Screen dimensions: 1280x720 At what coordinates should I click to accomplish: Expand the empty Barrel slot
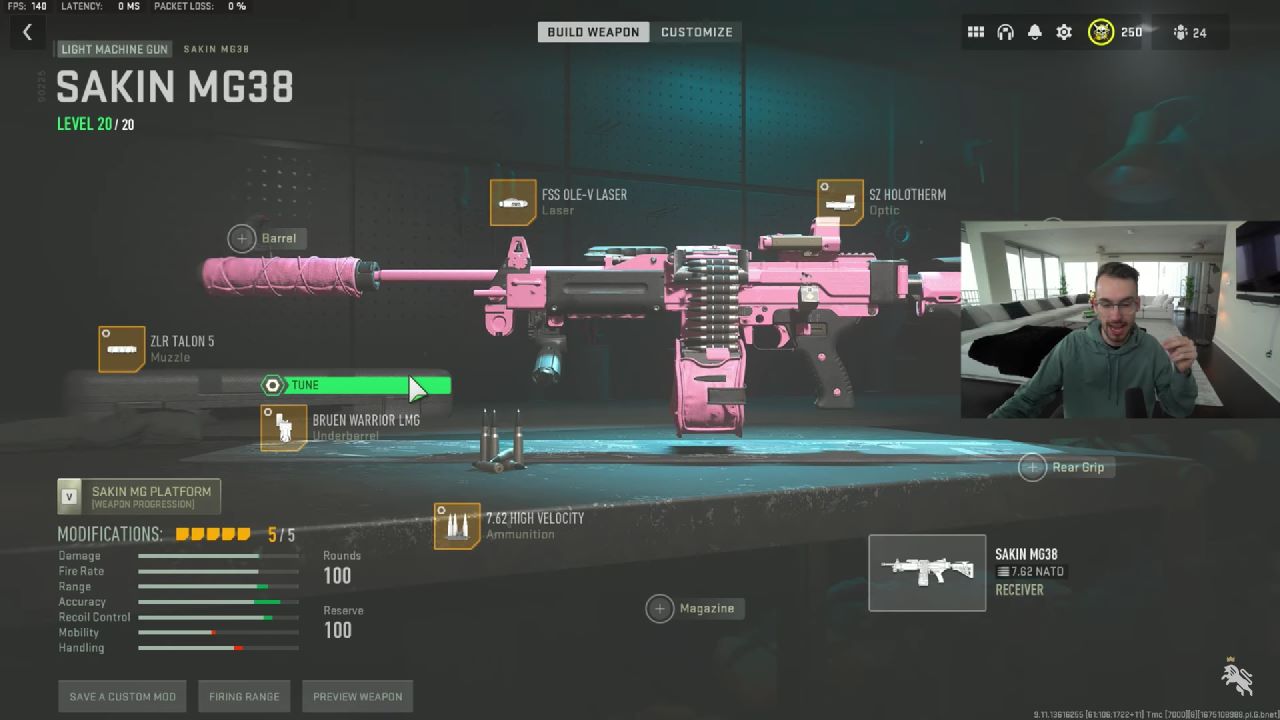point(240,238)
